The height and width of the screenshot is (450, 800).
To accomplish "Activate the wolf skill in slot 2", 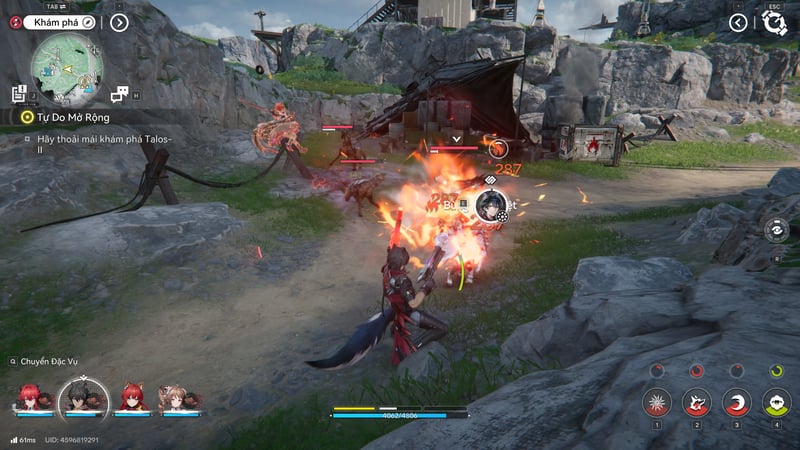I will [696, 402].
